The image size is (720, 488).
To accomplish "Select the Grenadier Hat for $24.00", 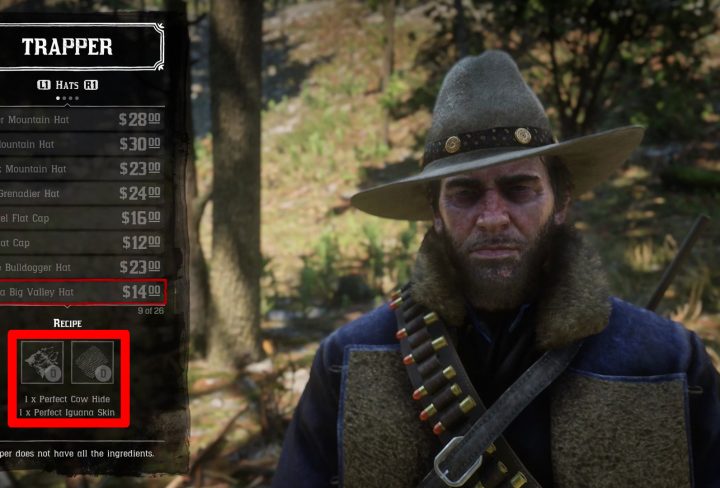I will coord(82,193).
